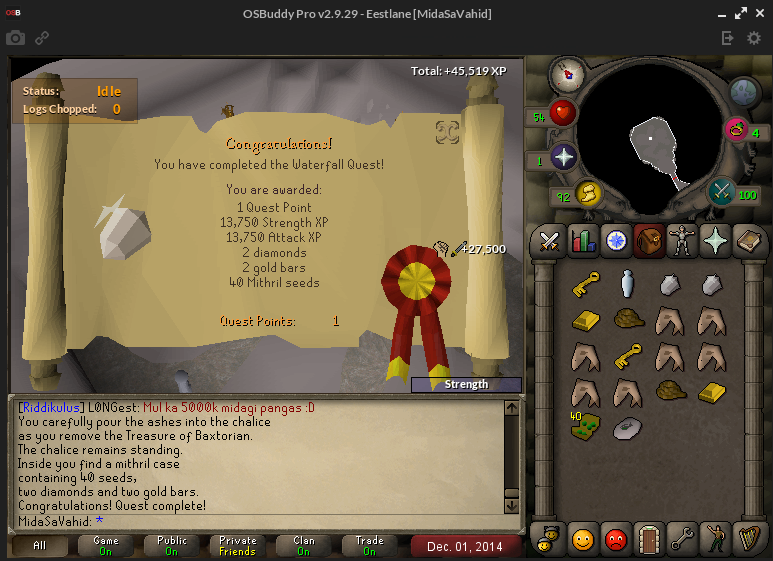The image size is (773, 561).
Task: Select the white urn in inventory
Action: [x=627, y=285]
